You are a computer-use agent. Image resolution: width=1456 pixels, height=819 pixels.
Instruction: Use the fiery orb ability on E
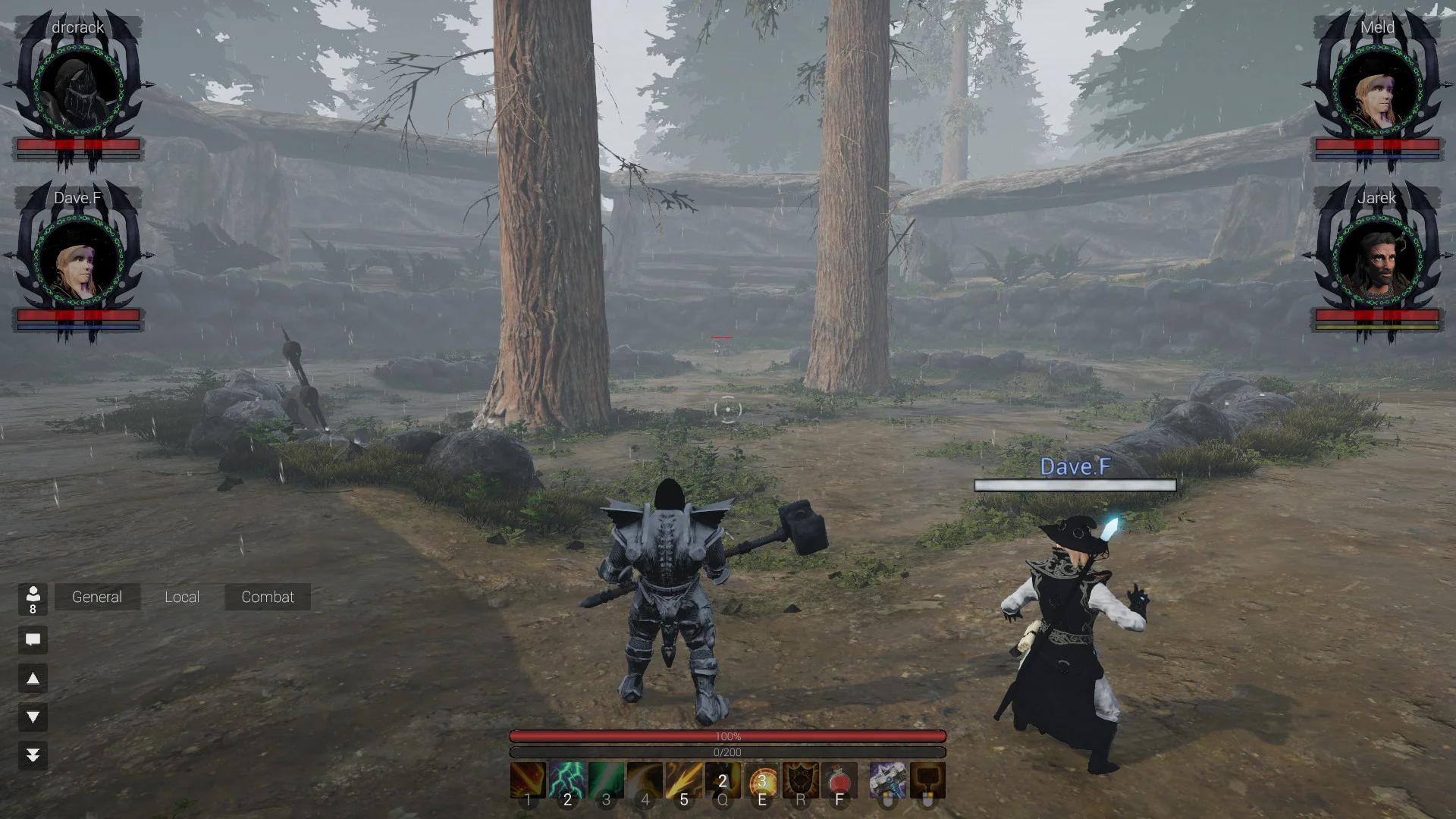[x=762, y=780]
